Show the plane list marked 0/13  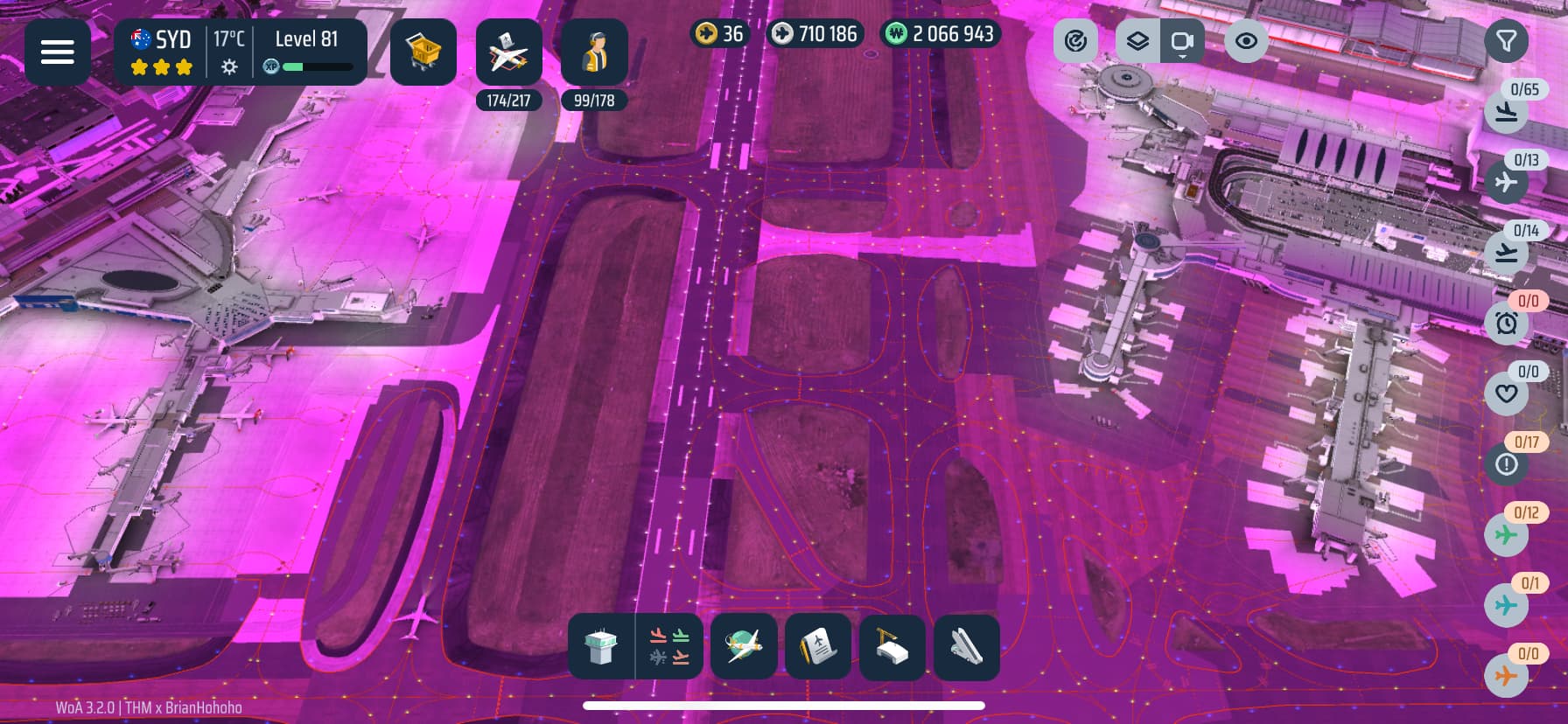(x=1506, y=182)
